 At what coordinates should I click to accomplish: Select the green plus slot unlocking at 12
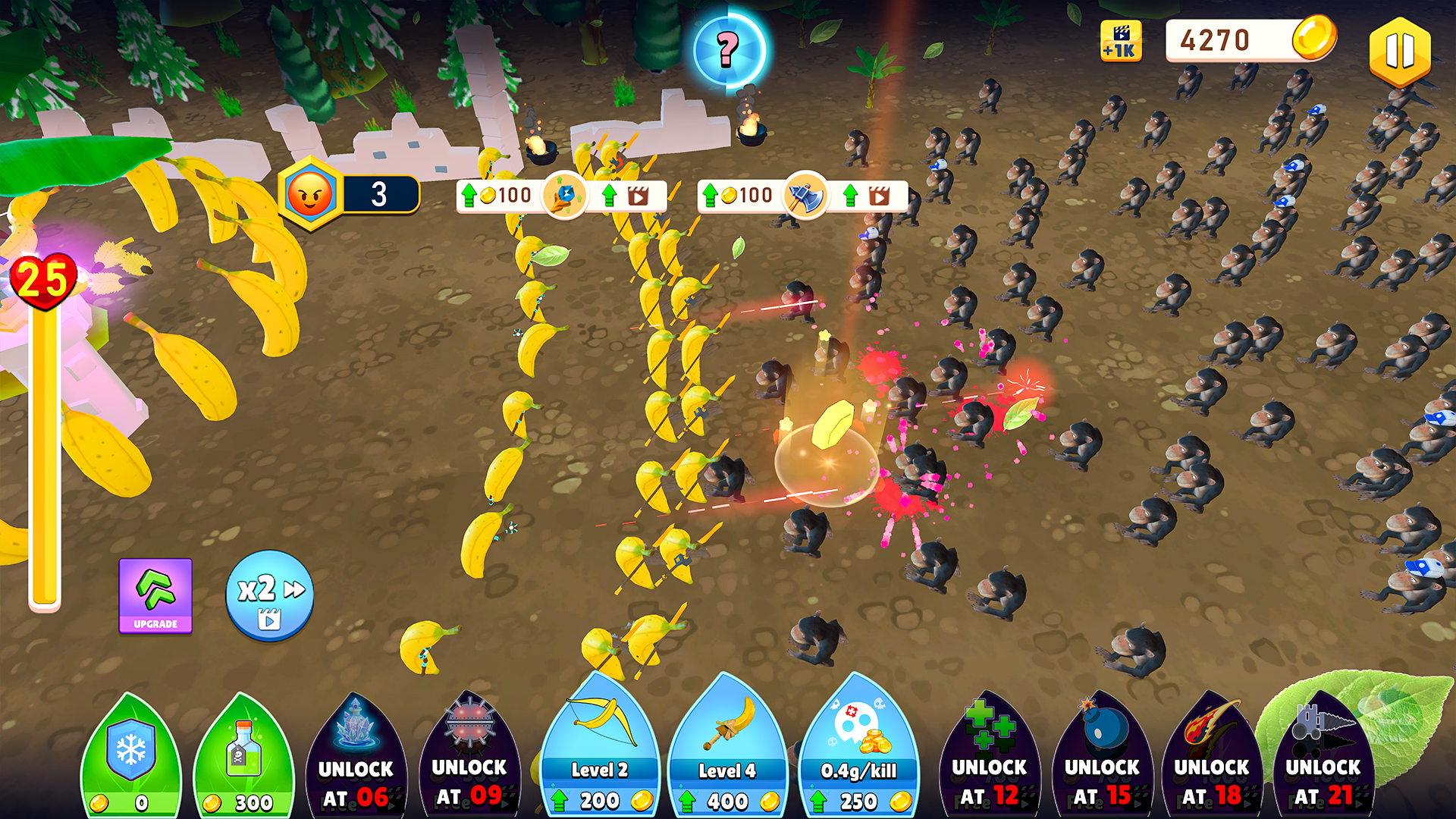(x=989, y=758)
